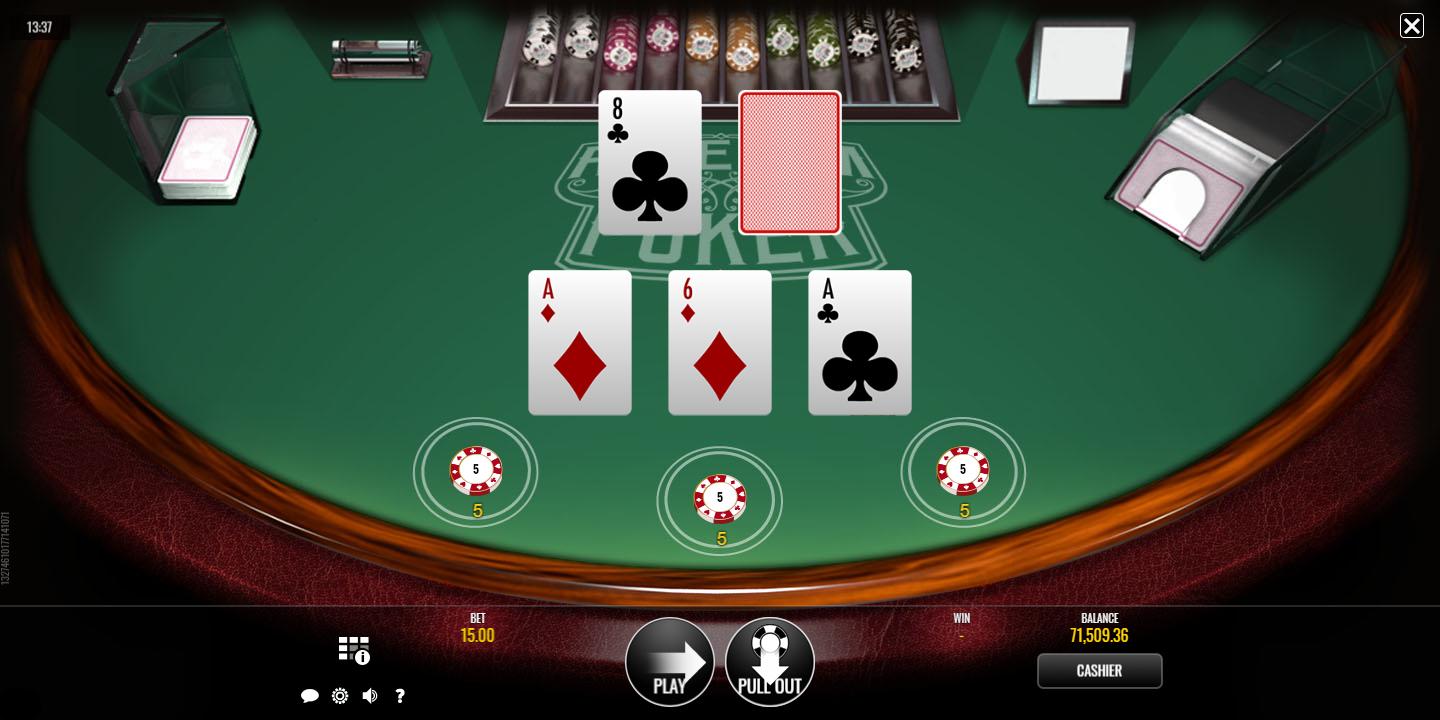Toggle the sound speaker icon
Screen dimensions: 1440x720
pos(370,696)
